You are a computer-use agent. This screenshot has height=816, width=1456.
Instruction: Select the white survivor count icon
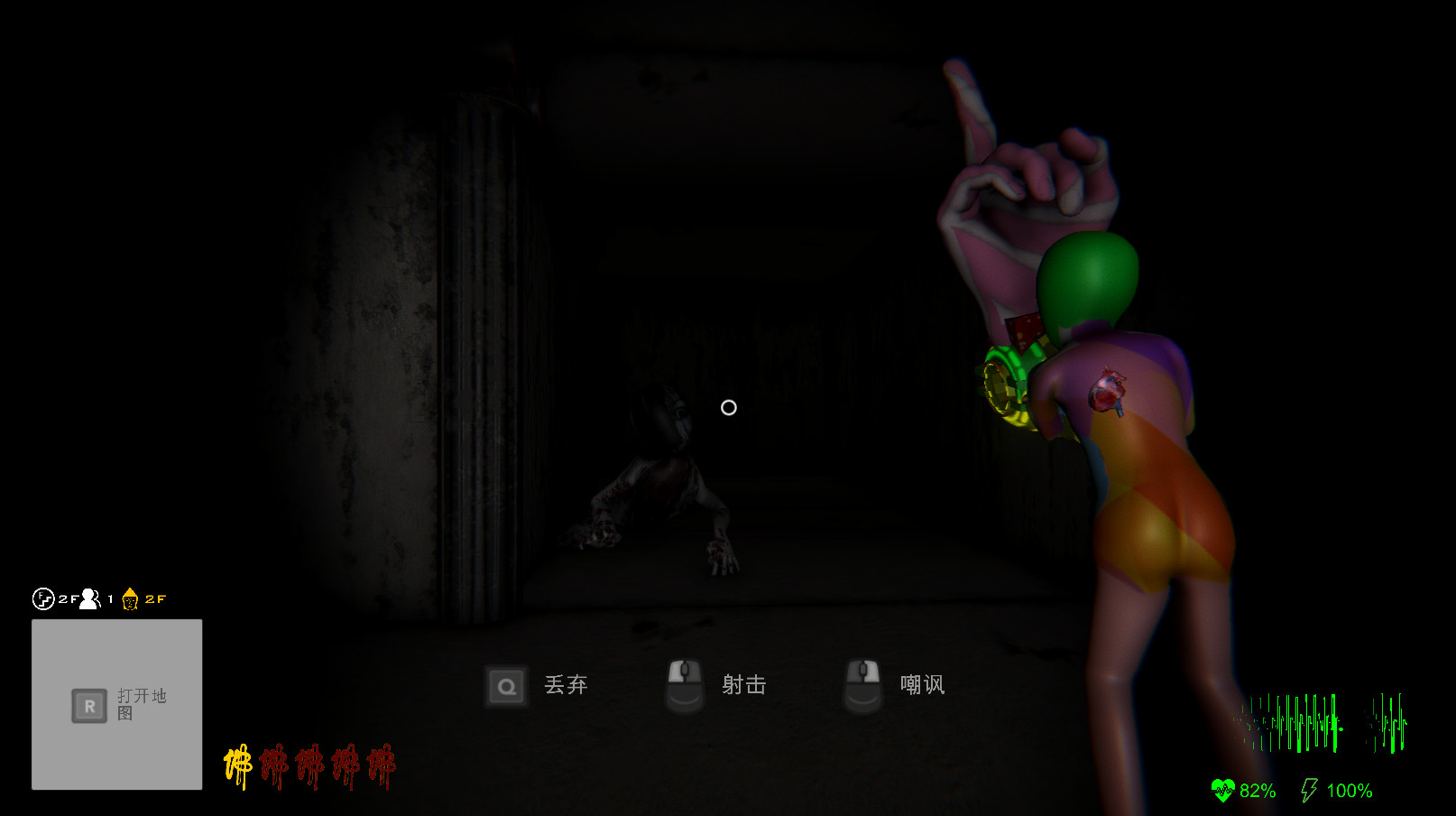(x=88, y=598)
